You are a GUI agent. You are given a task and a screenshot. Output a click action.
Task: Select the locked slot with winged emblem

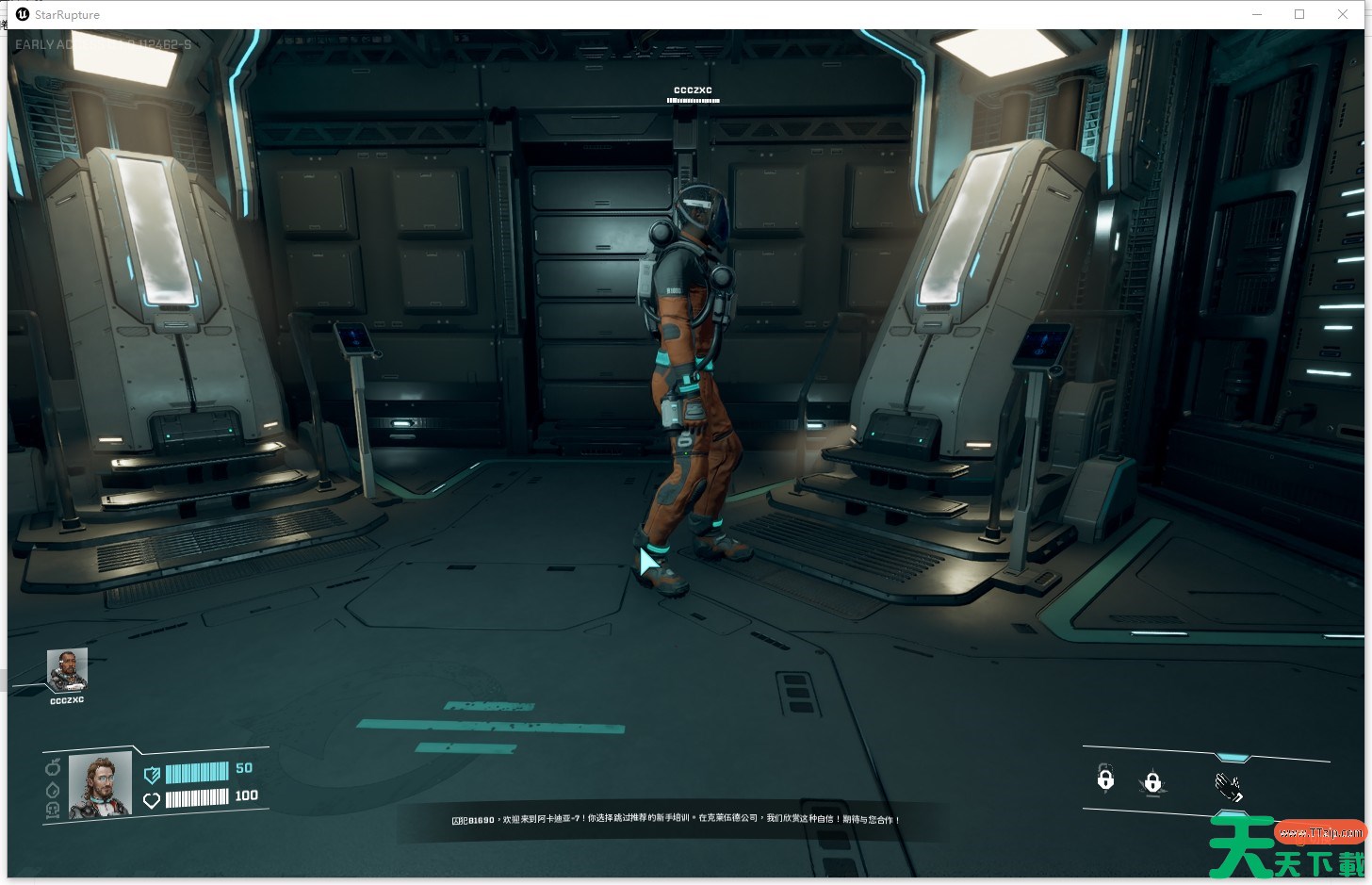(x=1151, y=782)
